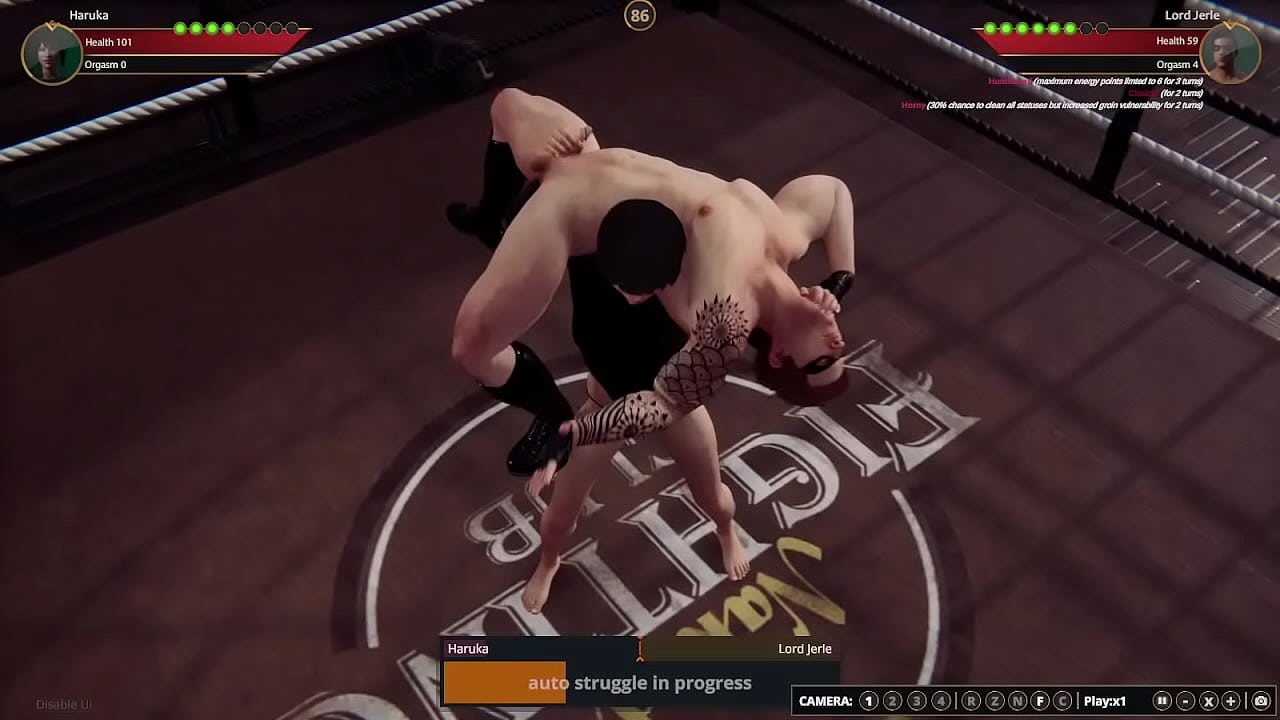Click Disable UI in the corner
1280x720 pixels.
point(63,704)
